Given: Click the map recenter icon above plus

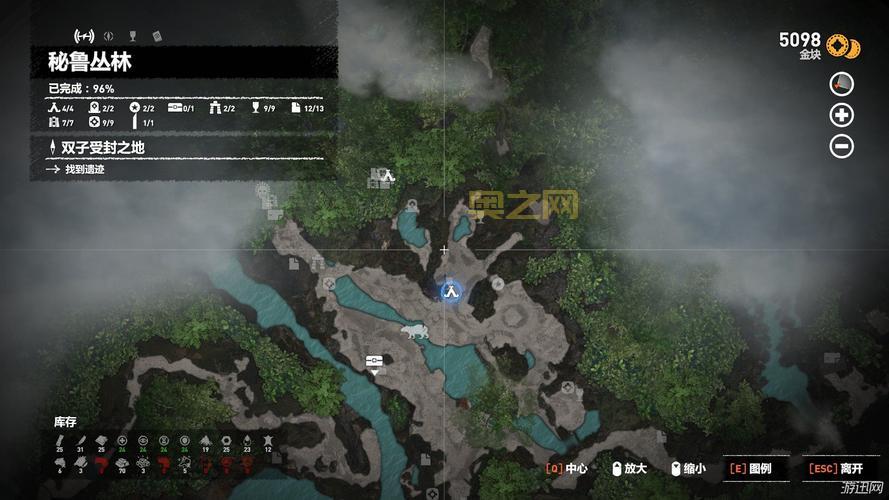Looking at the screenshot, I should (x=842, y=84).
